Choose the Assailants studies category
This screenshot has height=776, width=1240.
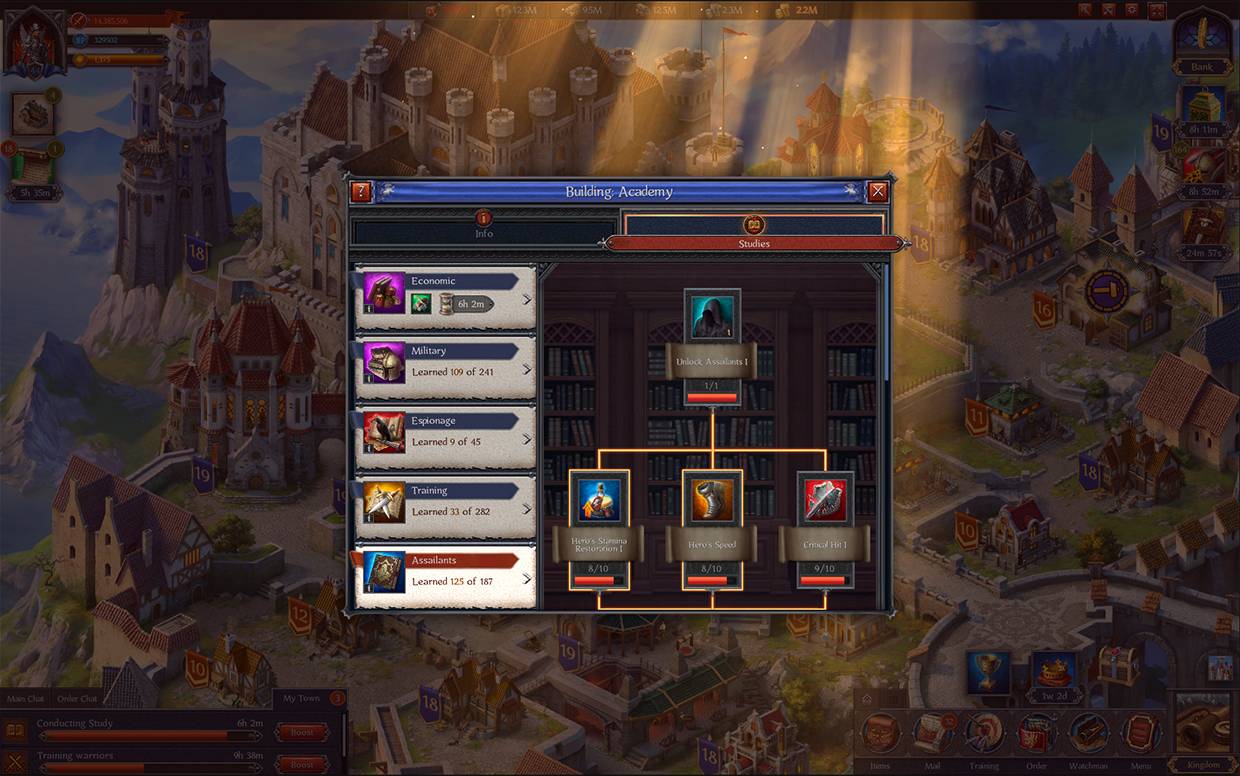point(445,576)
